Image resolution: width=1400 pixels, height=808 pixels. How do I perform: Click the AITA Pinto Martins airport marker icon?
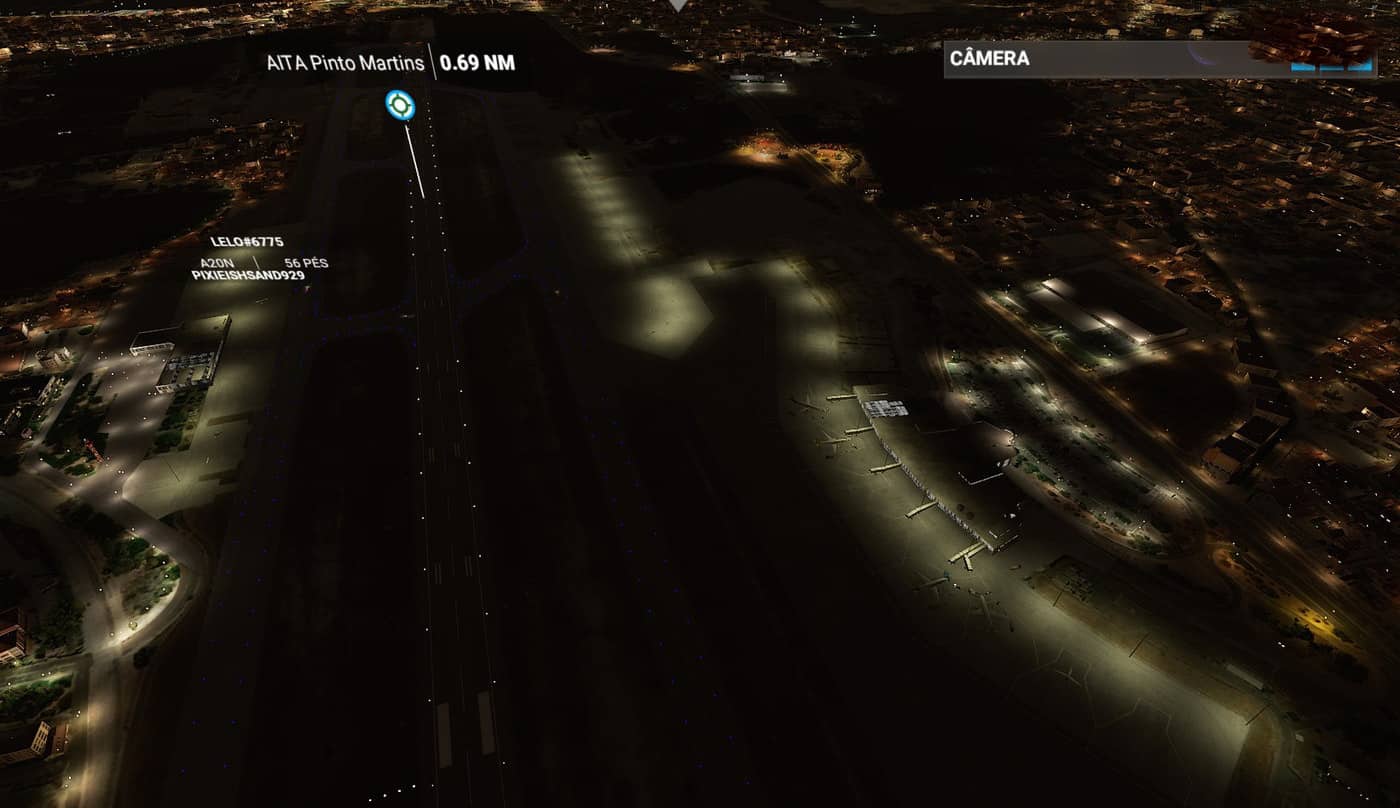click(400, 103)
